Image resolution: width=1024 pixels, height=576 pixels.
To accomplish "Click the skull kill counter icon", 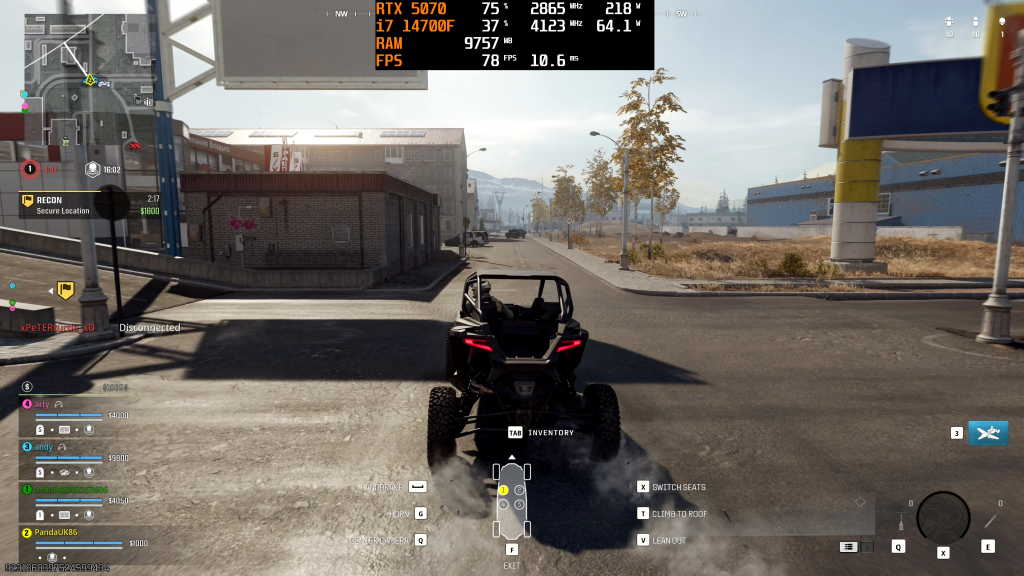I will tap(1002, 21).
